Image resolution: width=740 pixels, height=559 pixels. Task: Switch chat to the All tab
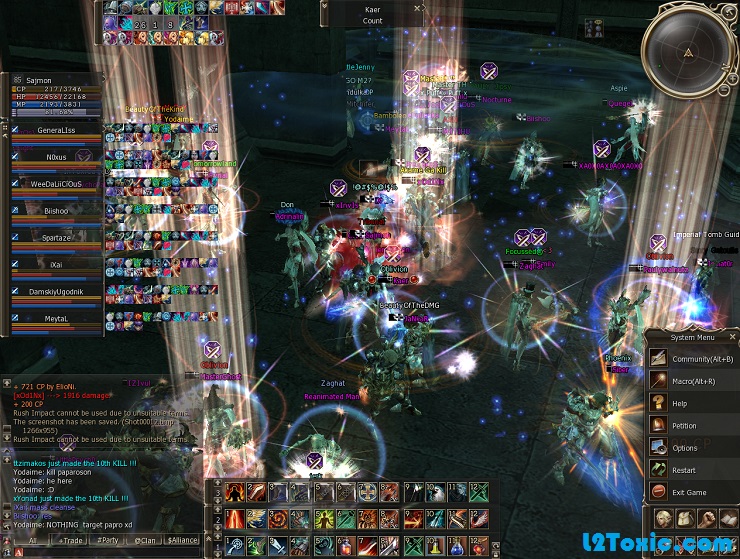(x=32, y=540)
